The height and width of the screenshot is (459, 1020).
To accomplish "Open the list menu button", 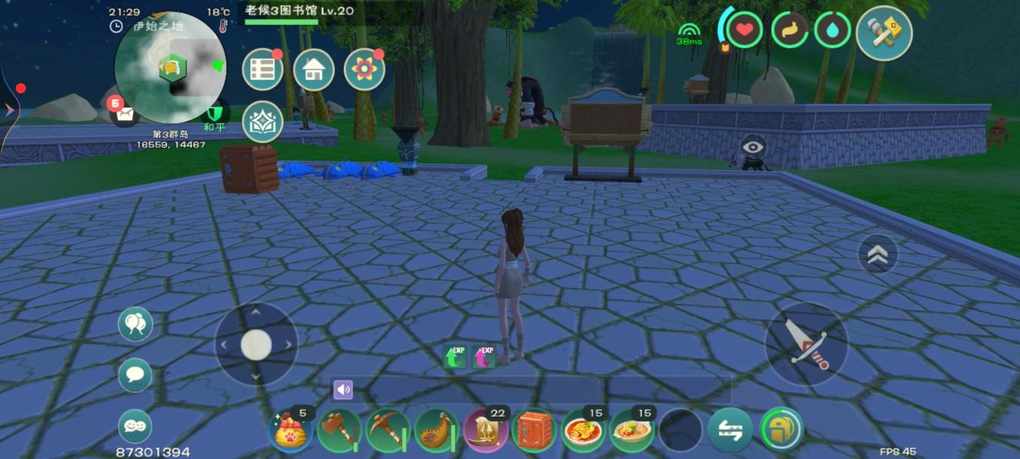I will click(263, 69).
